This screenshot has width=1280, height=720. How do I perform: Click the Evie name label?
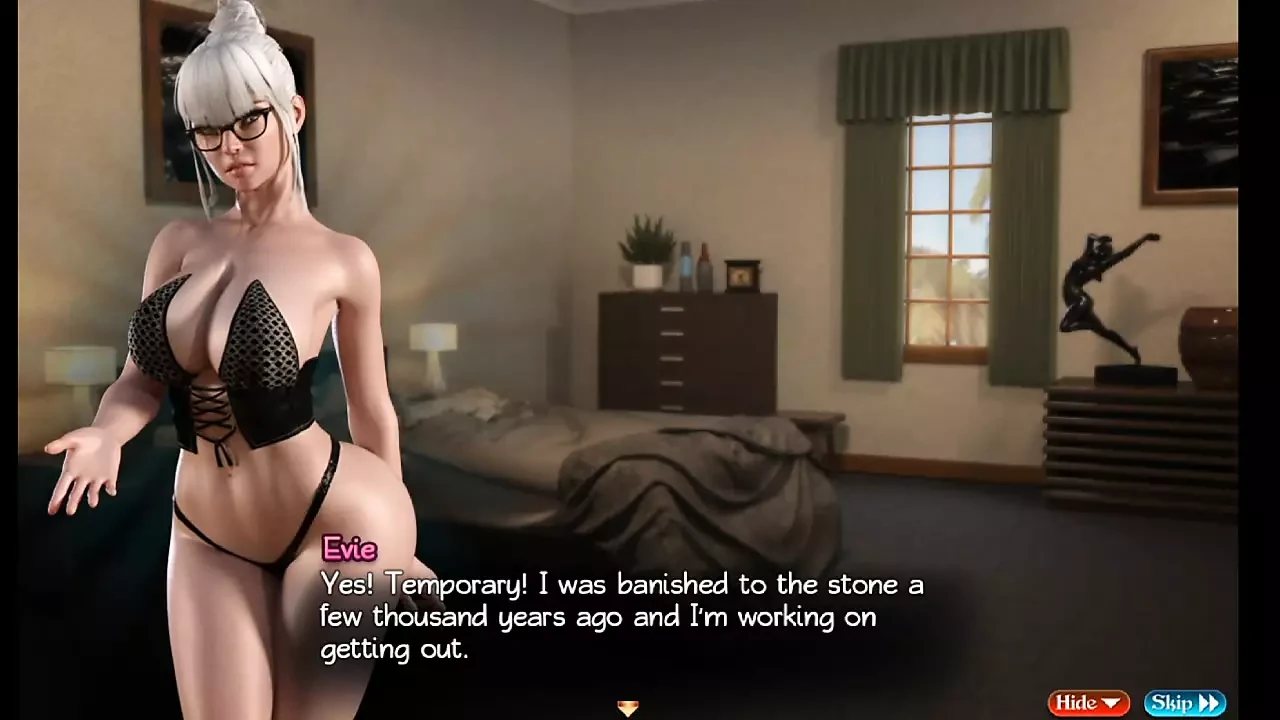(x=349, y=549)
